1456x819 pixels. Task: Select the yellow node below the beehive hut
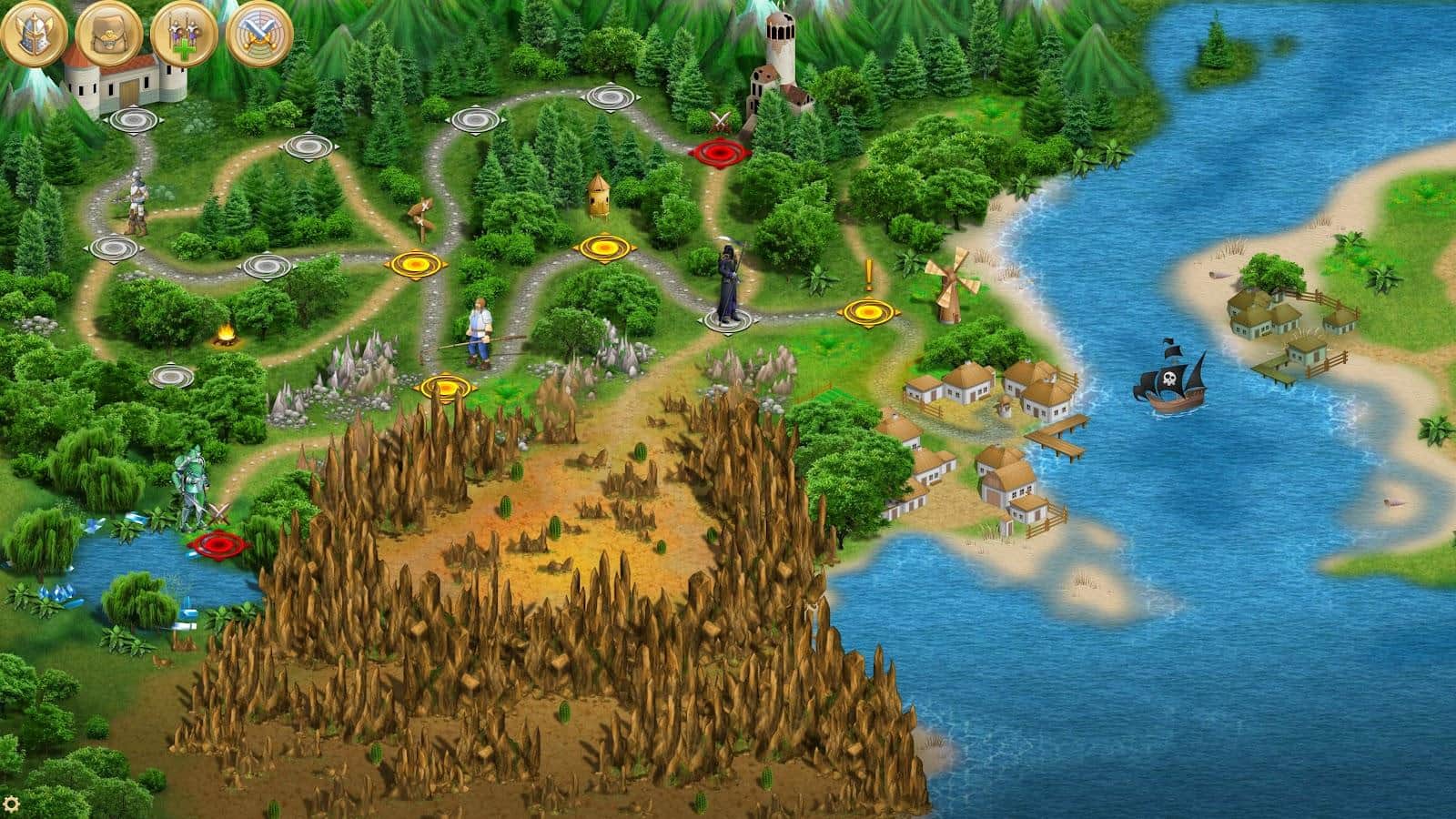pos(601,246)
